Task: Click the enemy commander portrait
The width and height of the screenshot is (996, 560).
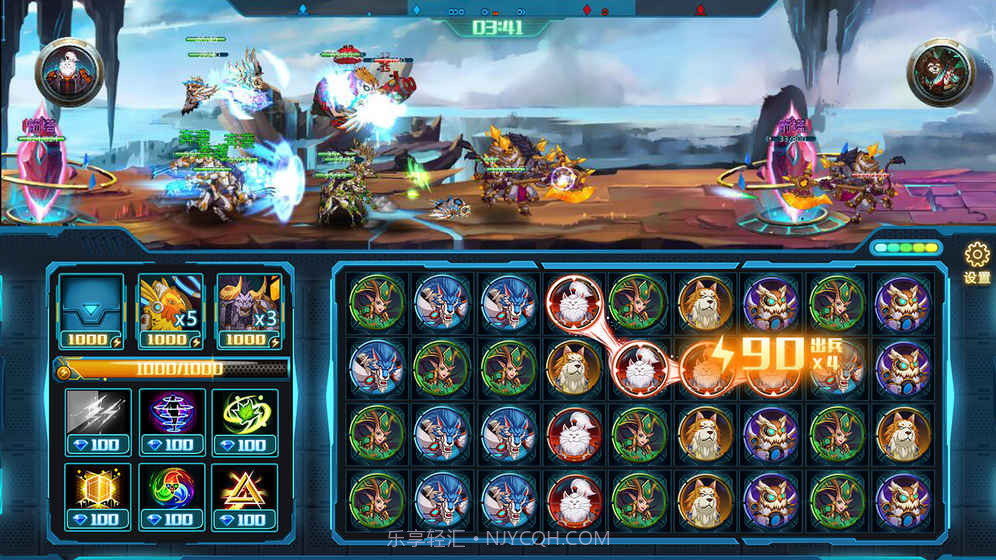Action: 941,72
